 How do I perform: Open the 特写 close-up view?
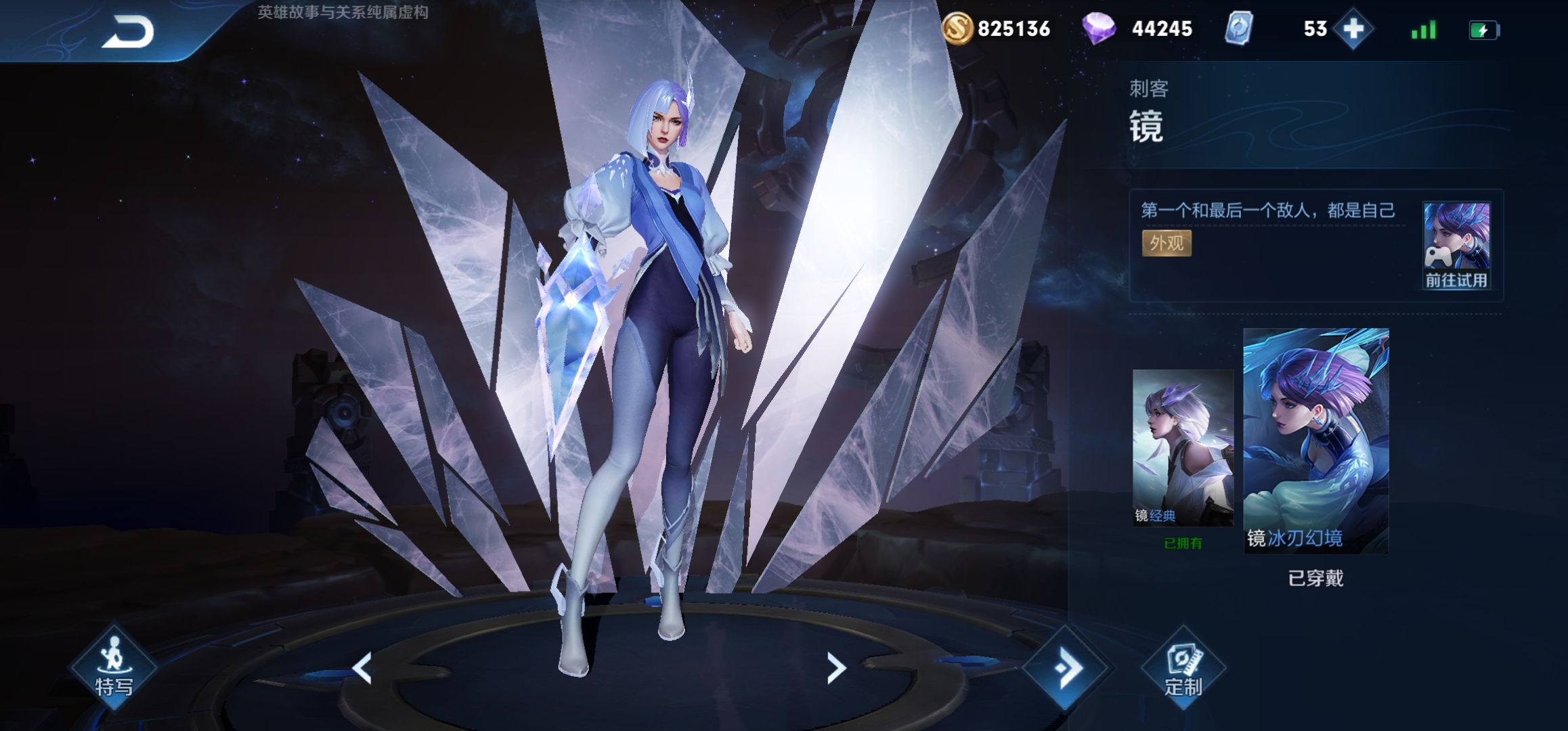pos(114,667)
